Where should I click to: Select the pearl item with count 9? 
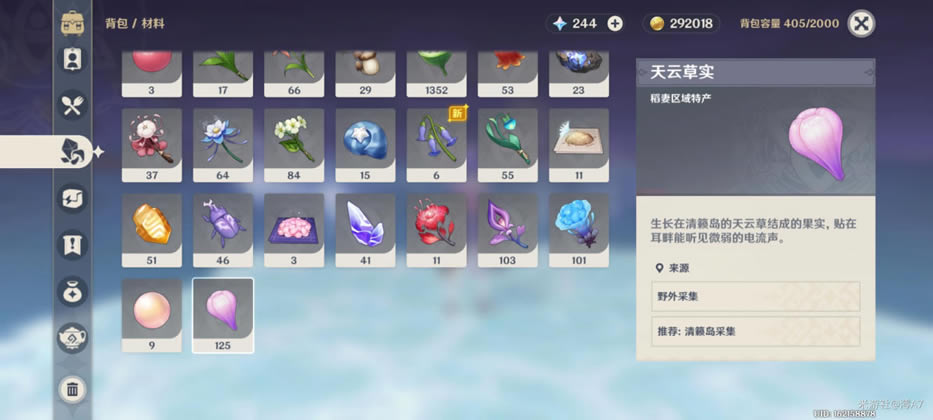152,315
